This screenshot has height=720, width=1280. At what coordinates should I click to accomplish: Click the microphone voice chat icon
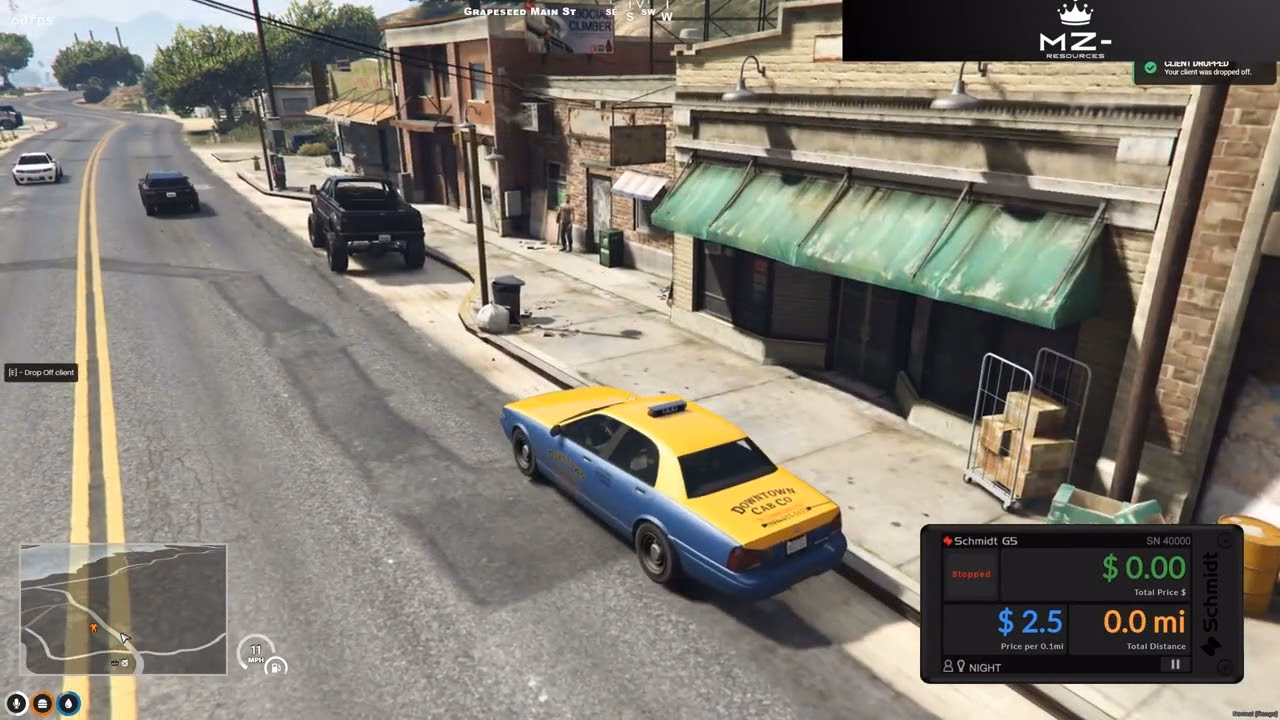[16, 702]
